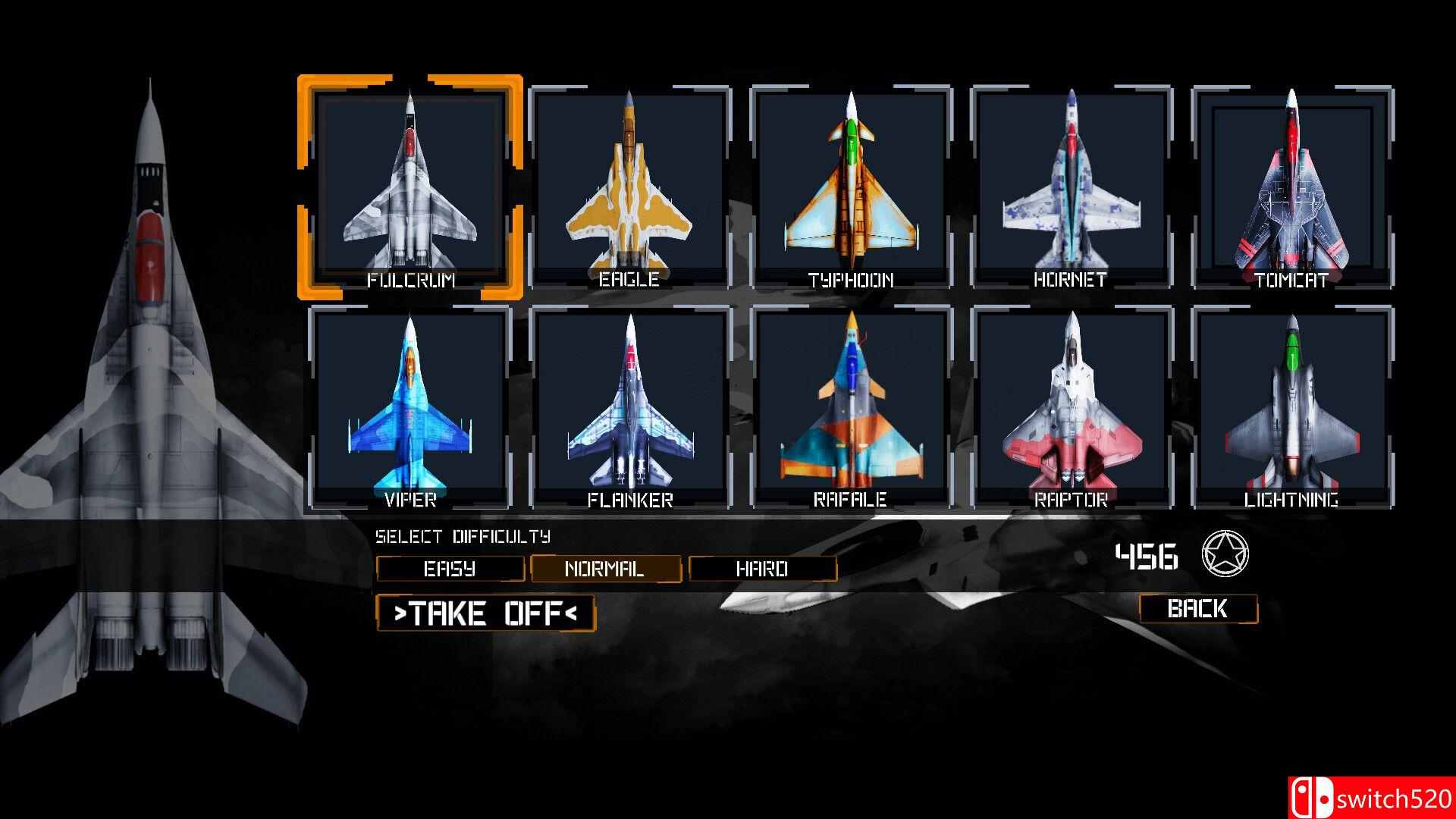Switch difficulty to Hard
This screenshot has height=819, width=1456.
(762, 569)
